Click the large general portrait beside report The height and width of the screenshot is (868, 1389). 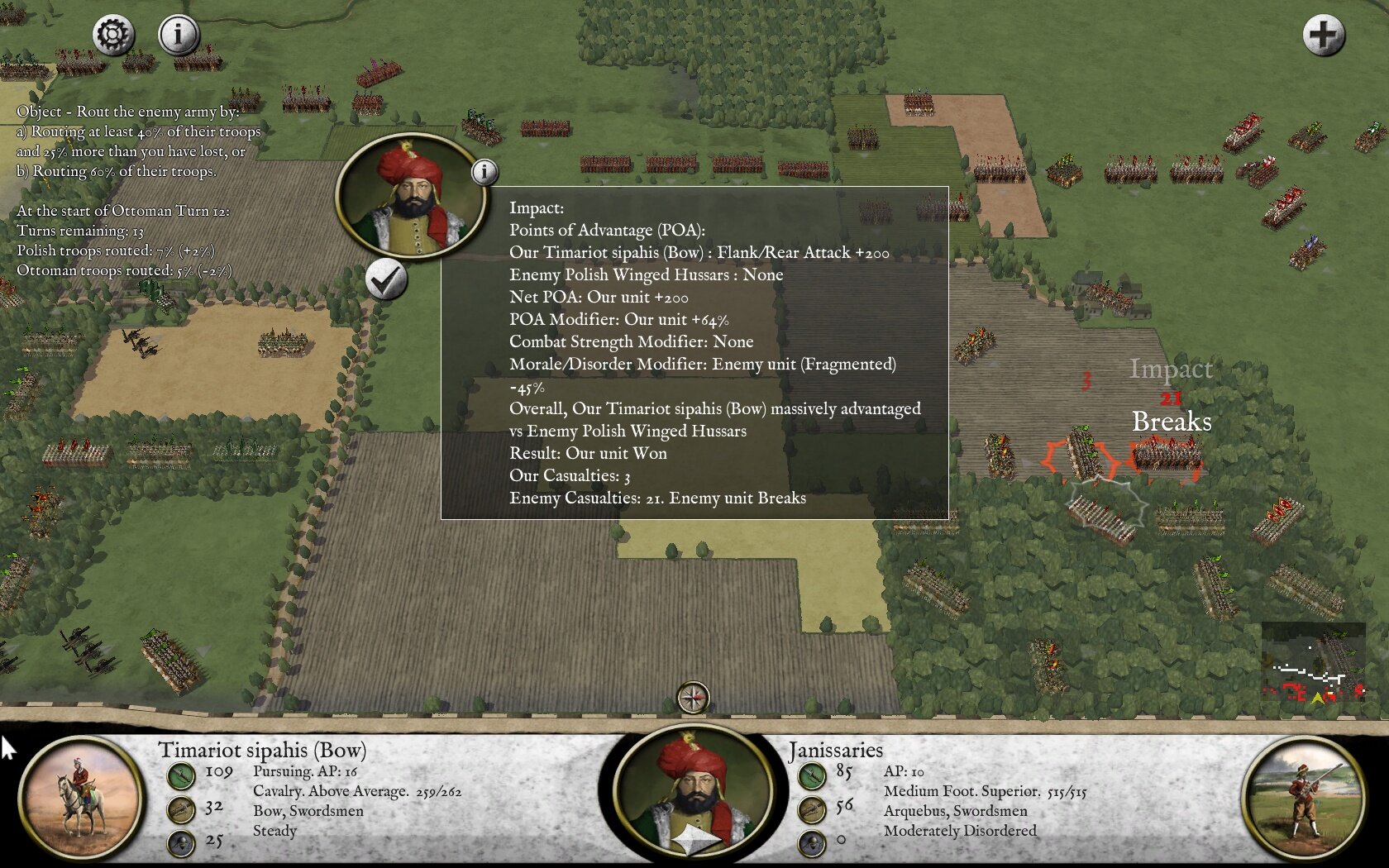(x=411, y=196)
